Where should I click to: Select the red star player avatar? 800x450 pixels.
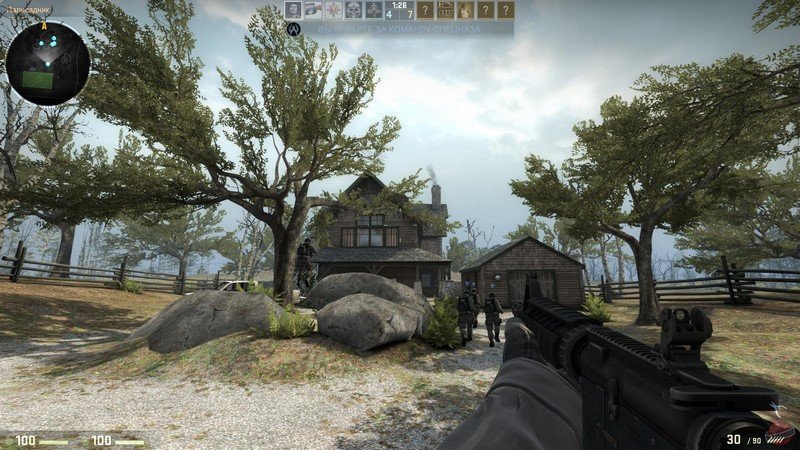coord(333,10)
